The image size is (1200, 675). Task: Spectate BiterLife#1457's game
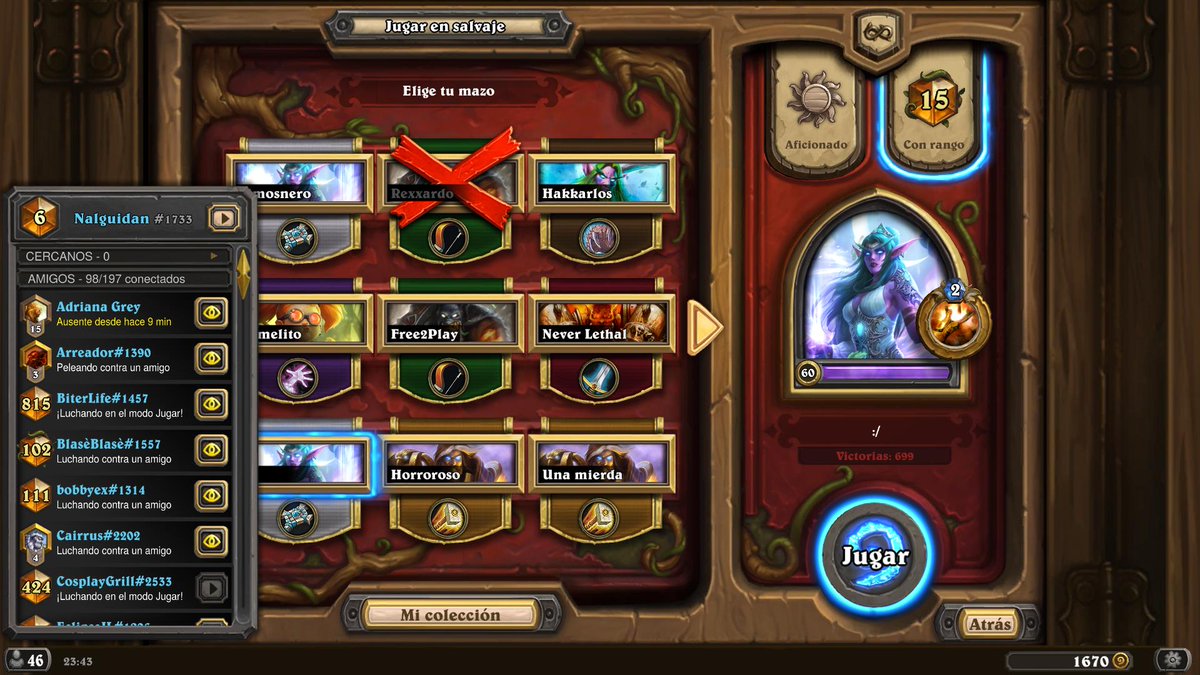pyautogui.click(x=211, y=404)
